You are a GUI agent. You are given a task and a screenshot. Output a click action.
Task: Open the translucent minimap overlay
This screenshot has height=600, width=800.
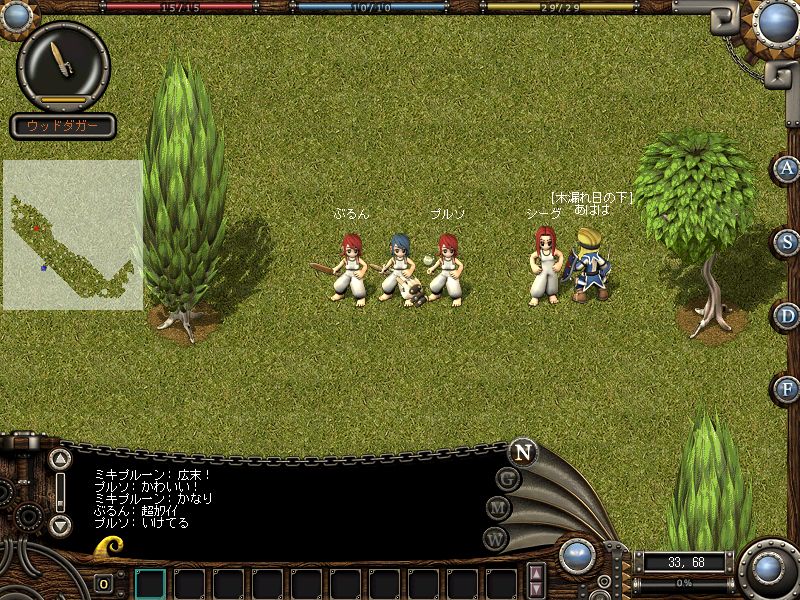click(73, 234)
